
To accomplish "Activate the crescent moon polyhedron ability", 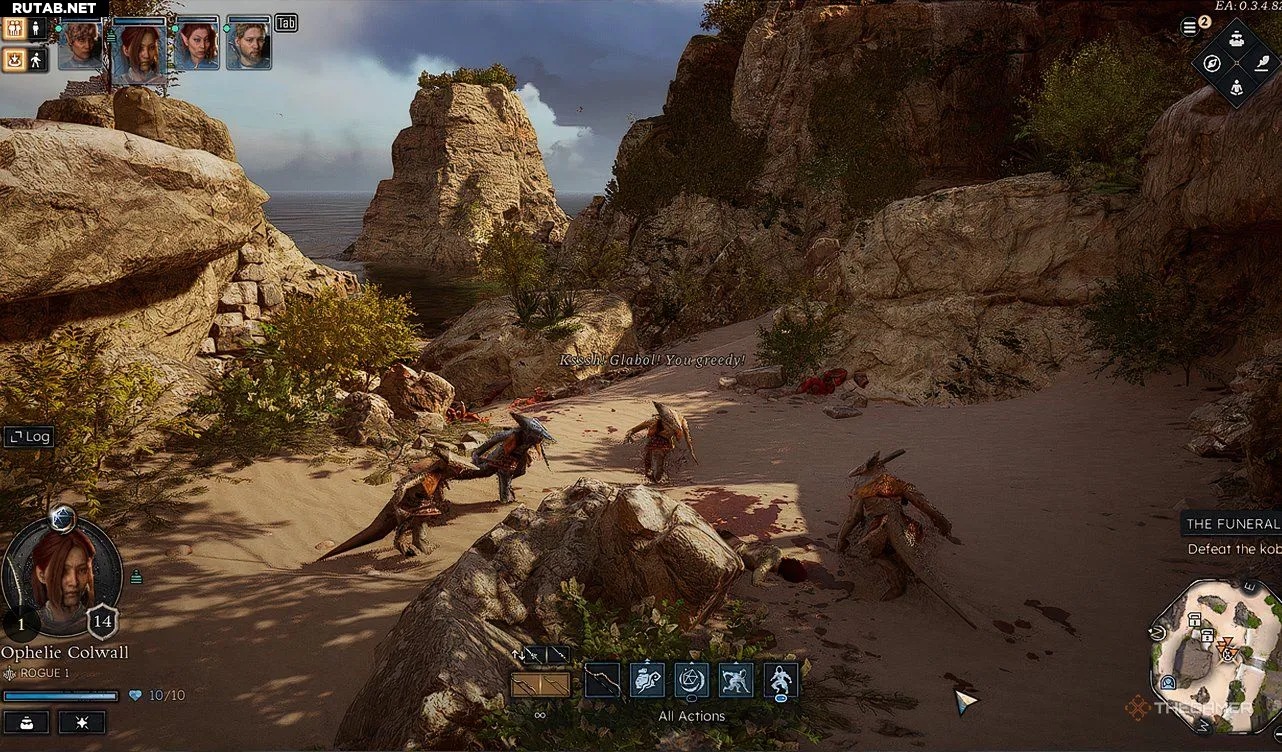I will 692,680.
